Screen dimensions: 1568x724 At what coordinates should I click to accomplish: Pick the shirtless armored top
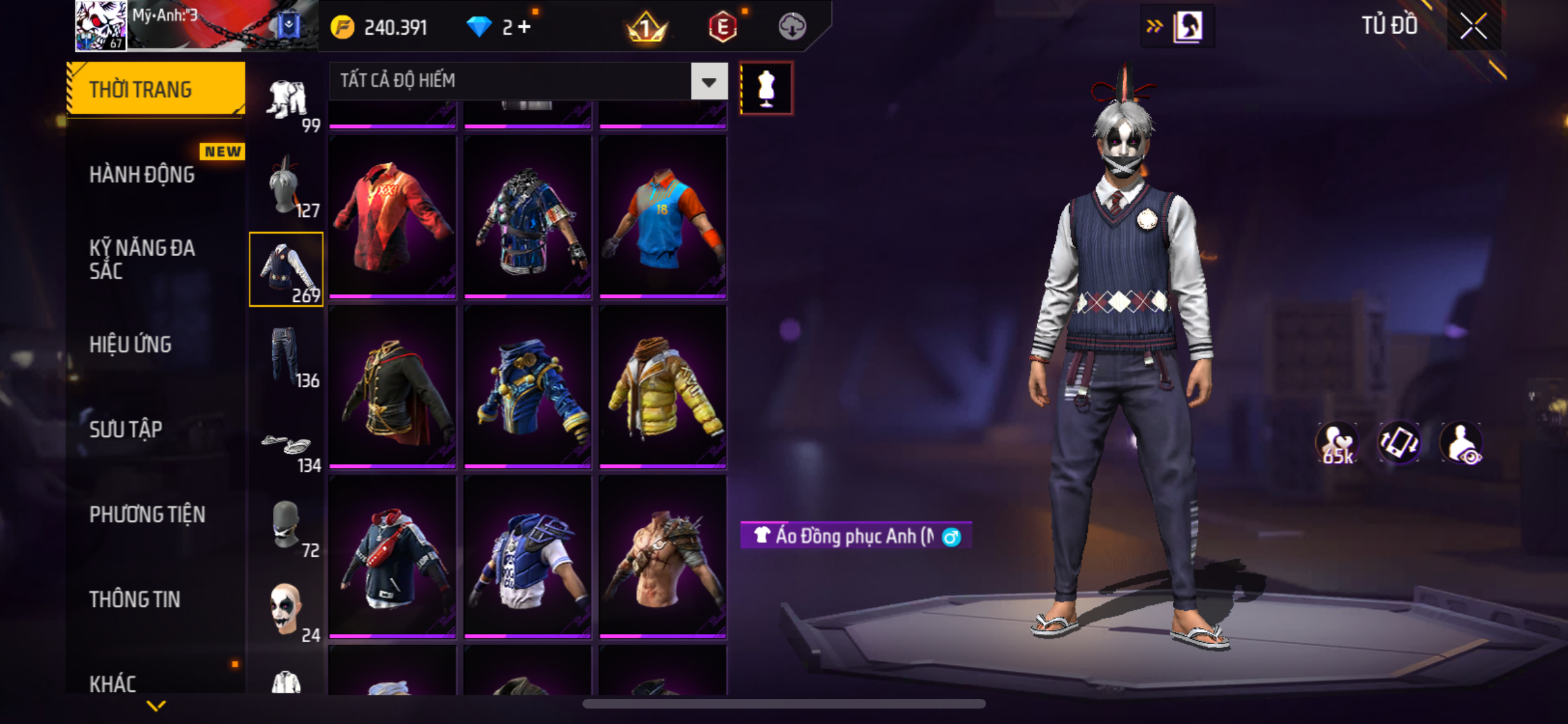click(x=662, y=557)
